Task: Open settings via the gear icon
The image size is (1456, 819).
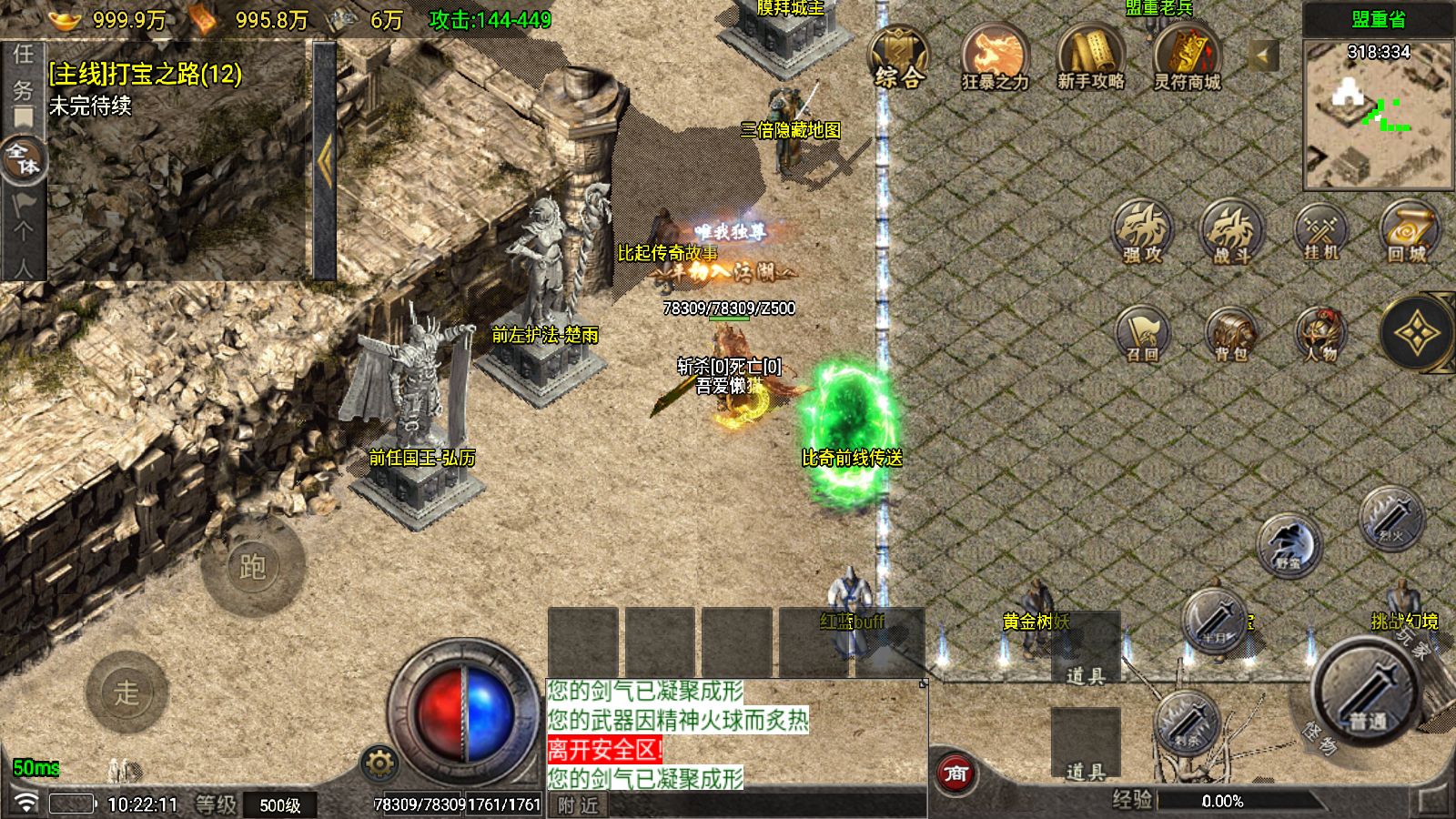Action: pos(379,763)
